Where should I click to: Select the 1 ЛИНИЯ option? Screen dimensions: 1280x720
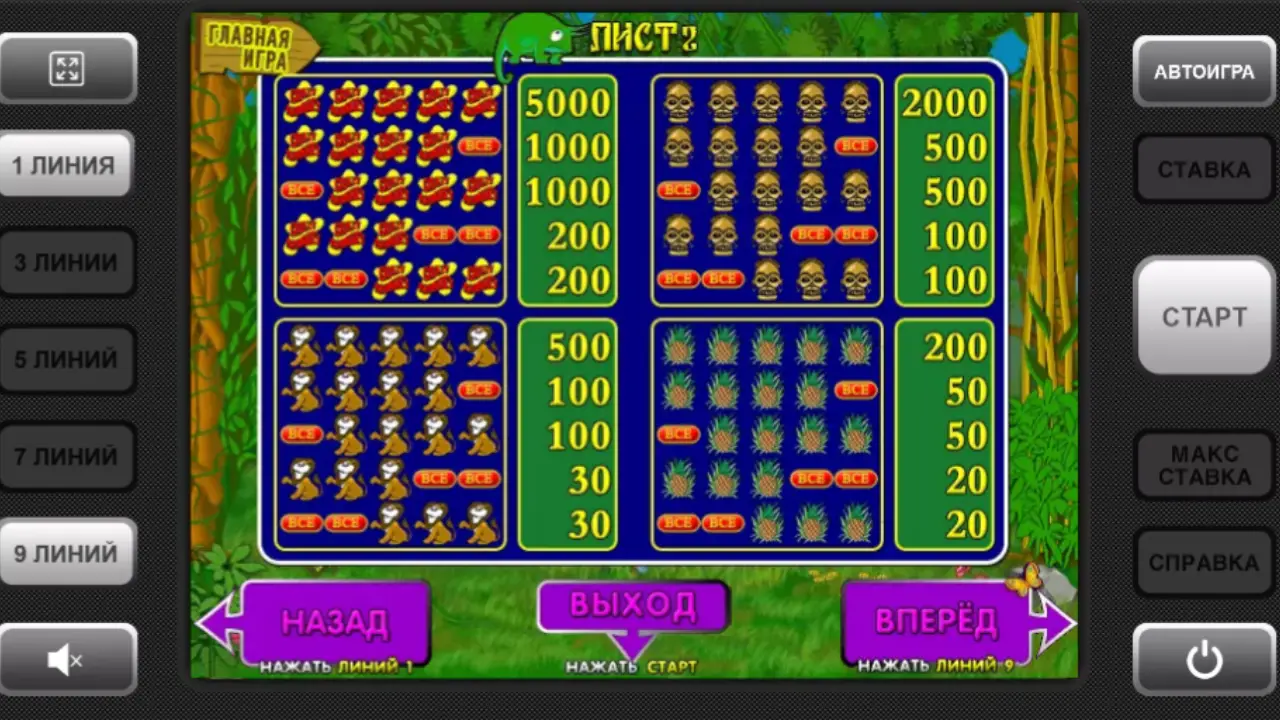point(67,165)
